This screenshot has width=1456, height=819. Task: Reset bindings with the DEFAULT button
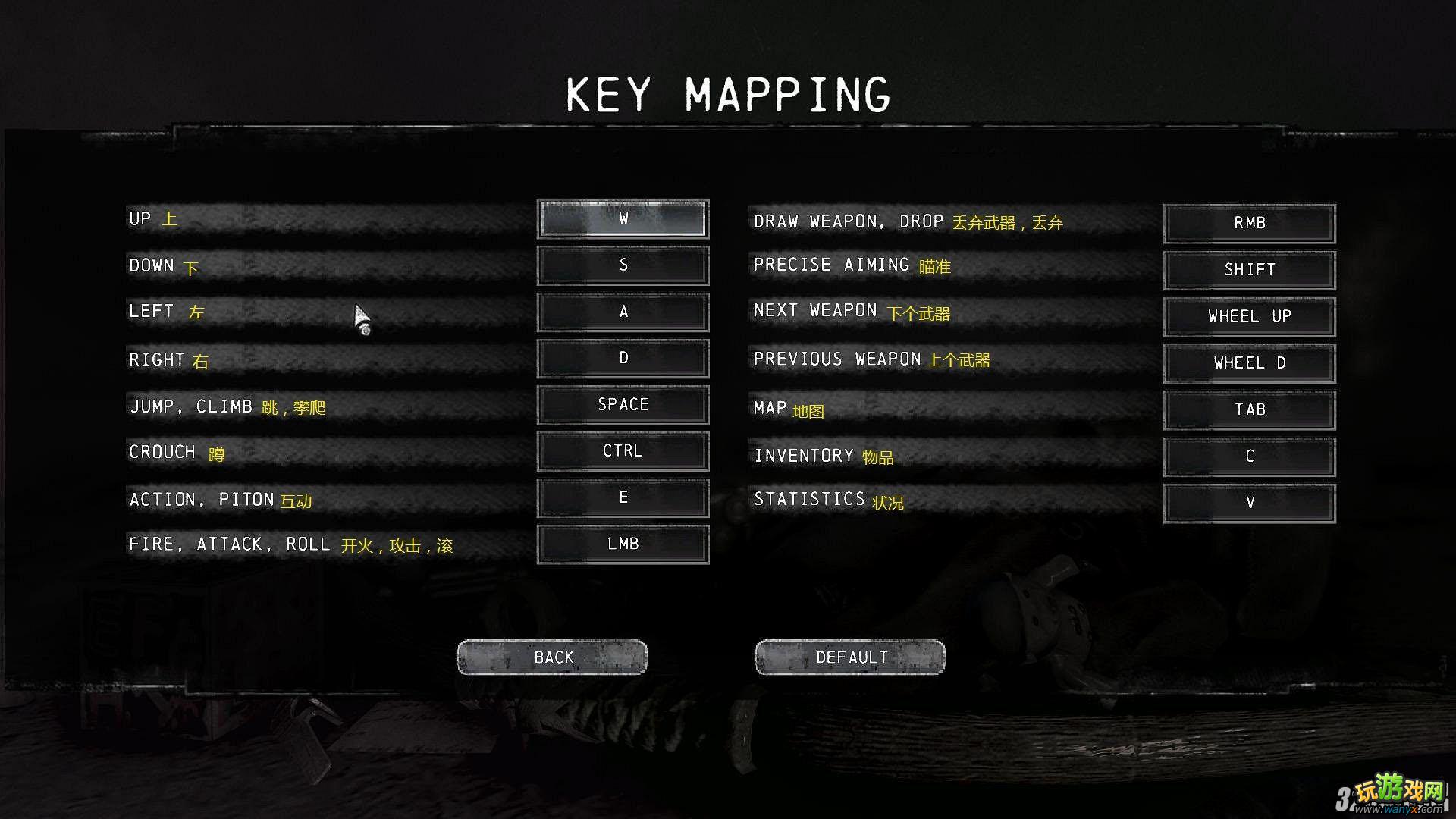[850, 657]
